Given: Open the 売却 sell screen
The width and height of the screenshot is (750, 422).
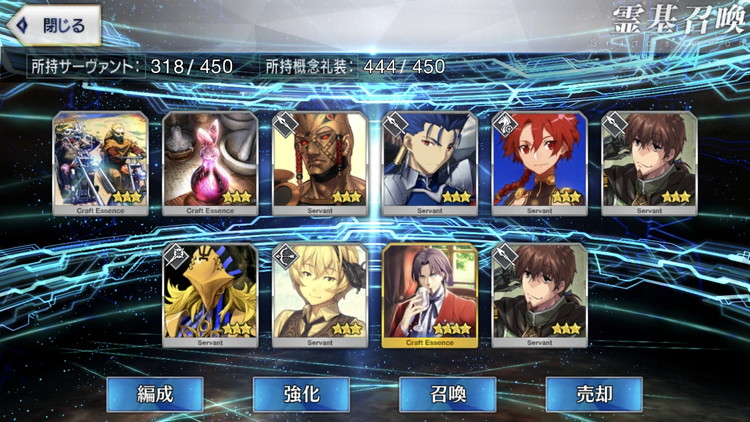Looking at the screenshot, I should (594, 394).
